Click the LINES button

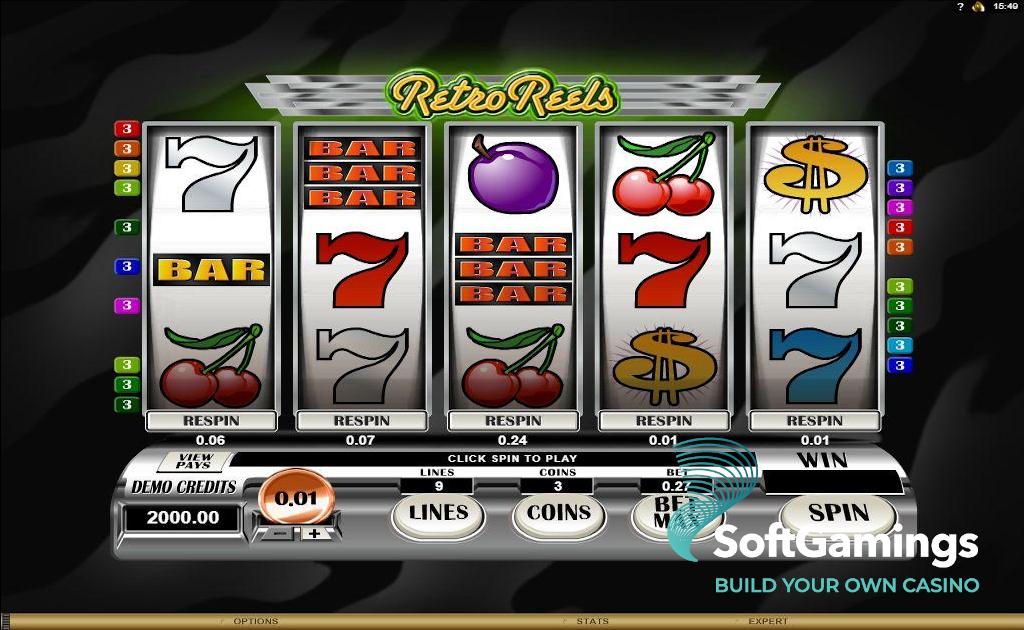coord(438,513)
